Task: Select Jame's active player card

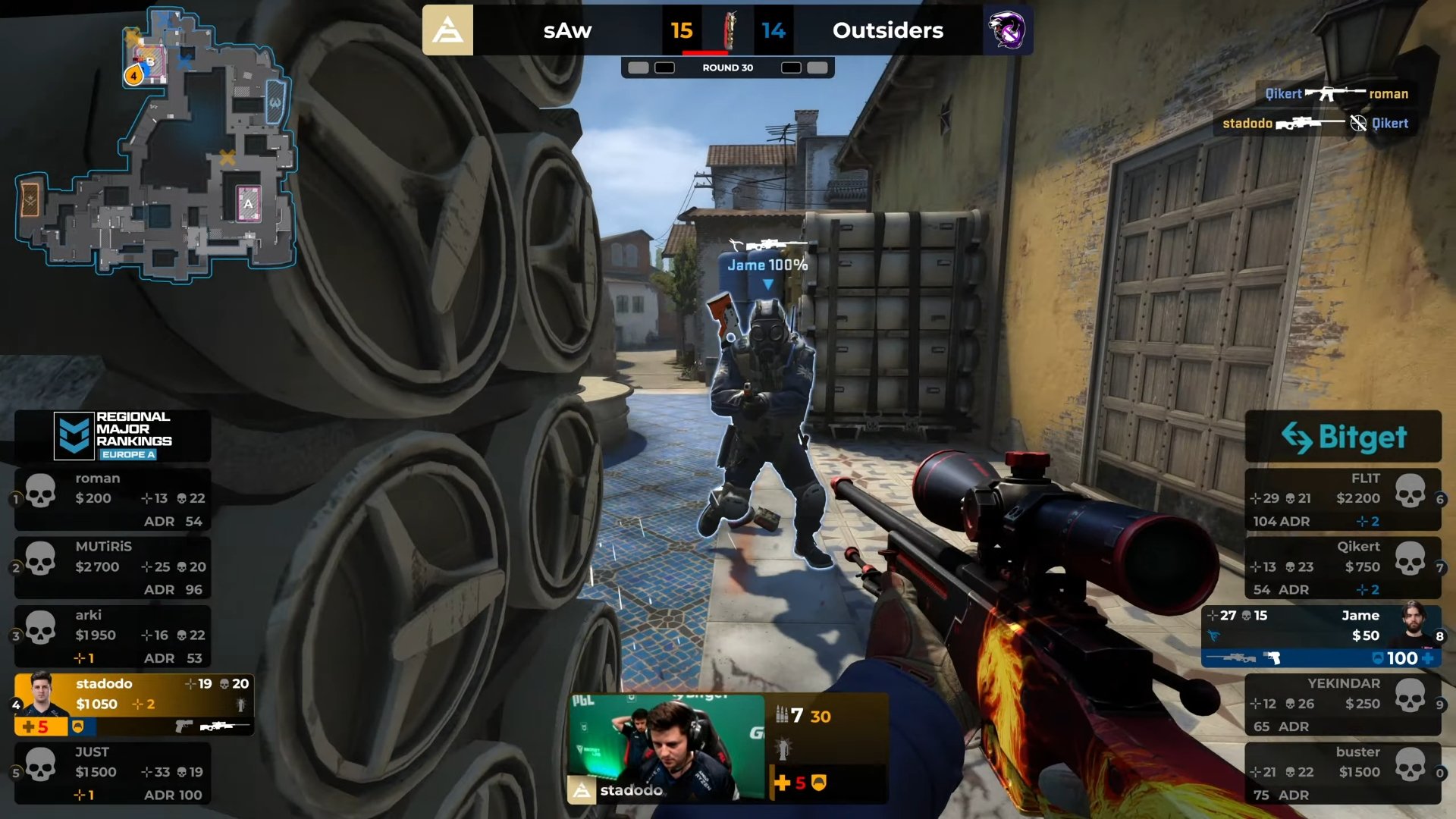Action: [x=1321, y=635]
